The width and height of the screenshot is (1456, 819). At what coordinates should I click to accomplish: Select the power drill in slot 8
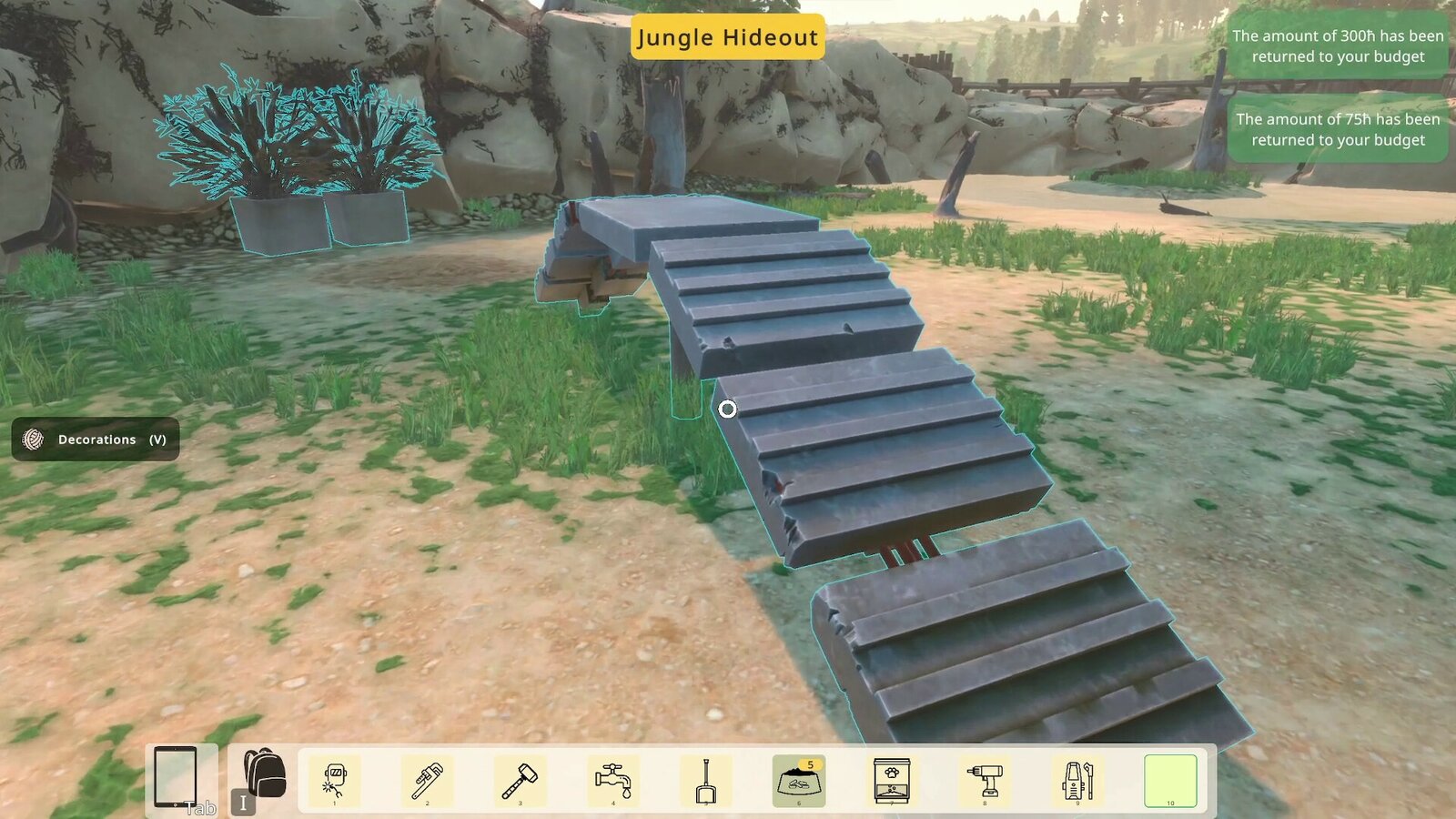point(986,779)
